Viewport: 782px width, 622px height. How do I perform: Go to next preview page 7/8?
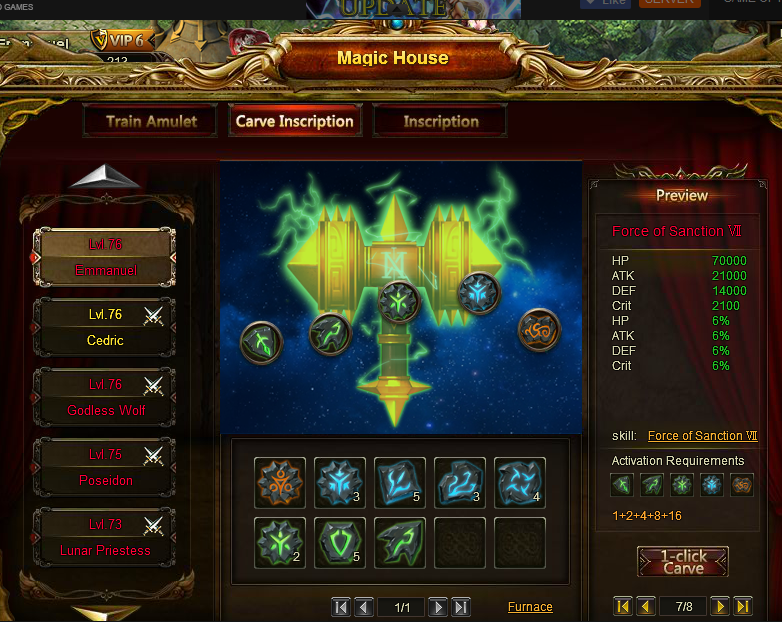(x=720, y=606)
